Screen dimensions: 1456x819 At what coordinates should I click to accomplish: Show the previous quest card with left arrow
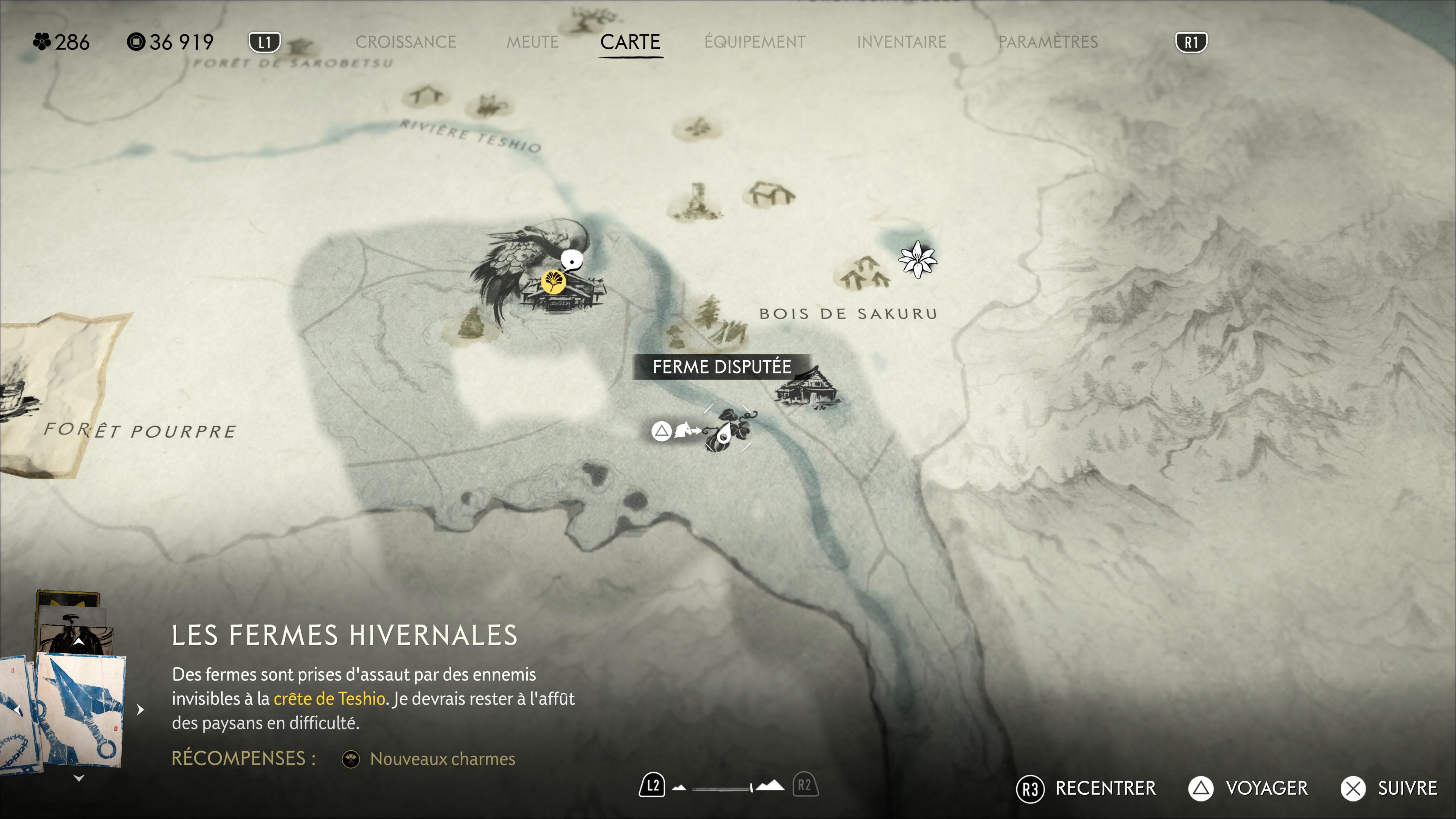(17, 709)
